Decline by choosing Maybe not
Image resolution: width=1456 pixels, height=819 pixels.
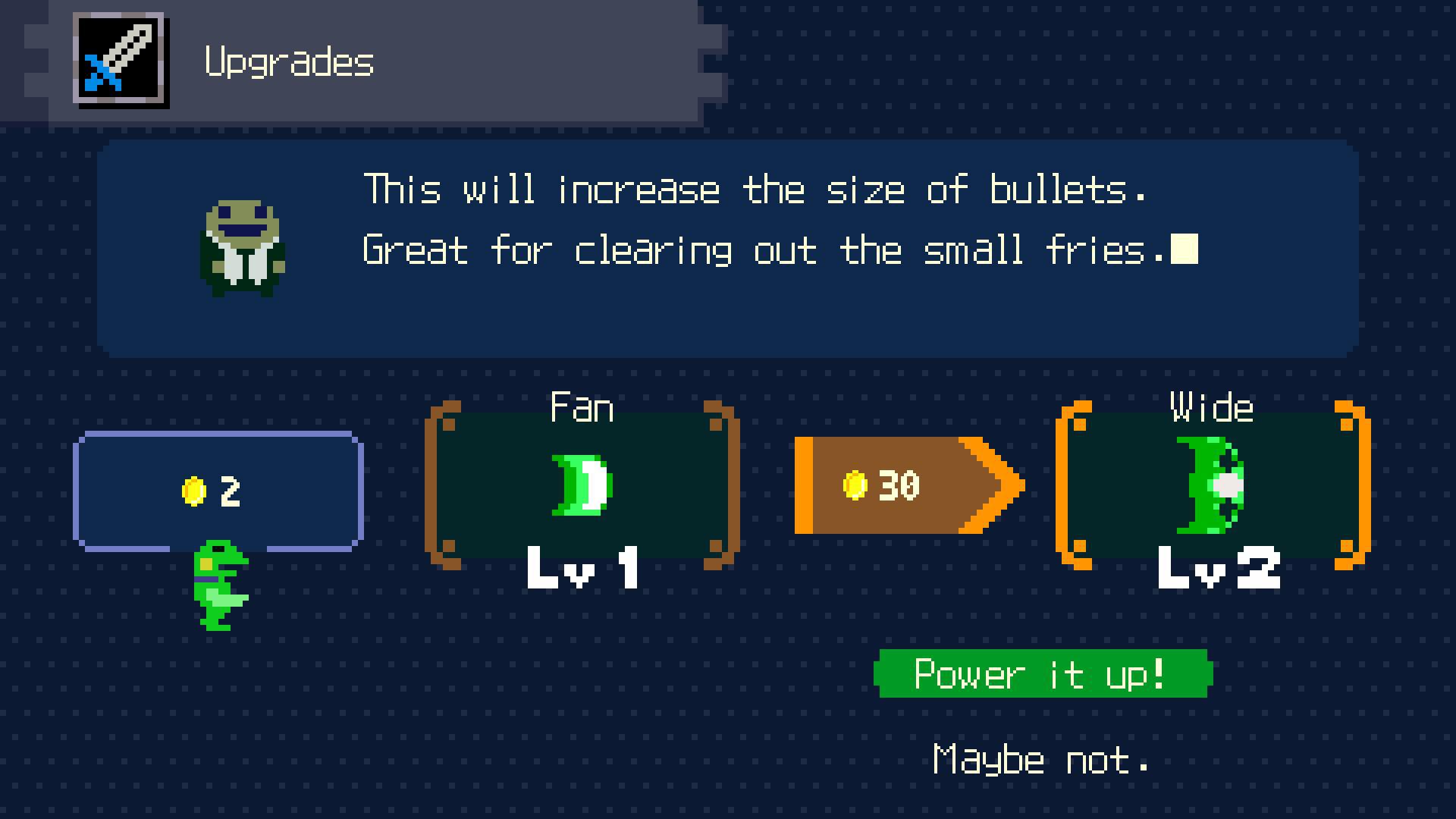[x=1040, y=759]
